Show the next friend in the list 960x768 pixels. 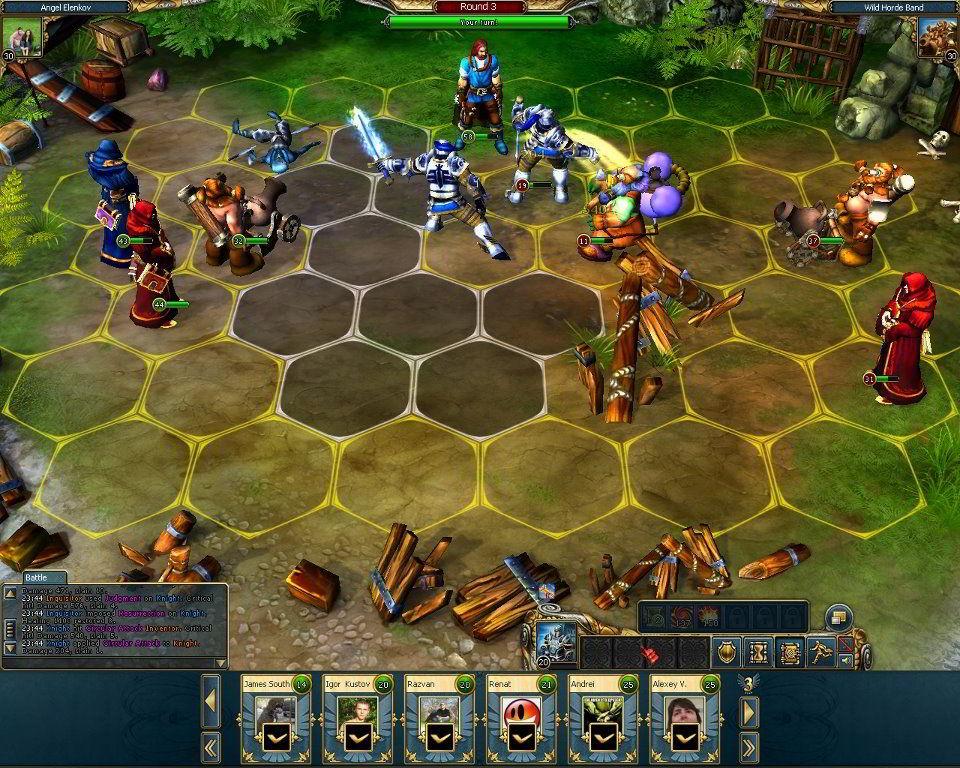click(748, 712)
